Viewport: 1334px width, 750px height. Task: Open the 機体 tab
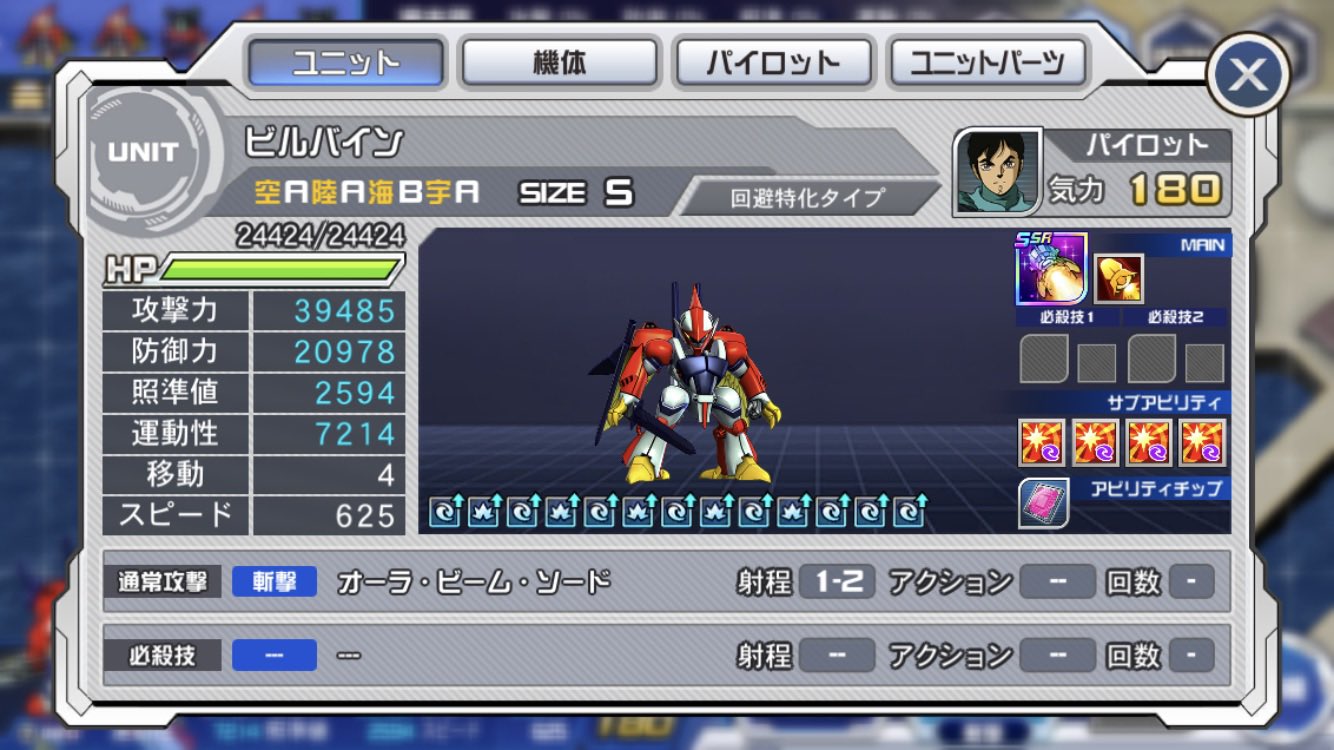pos(559,63)
